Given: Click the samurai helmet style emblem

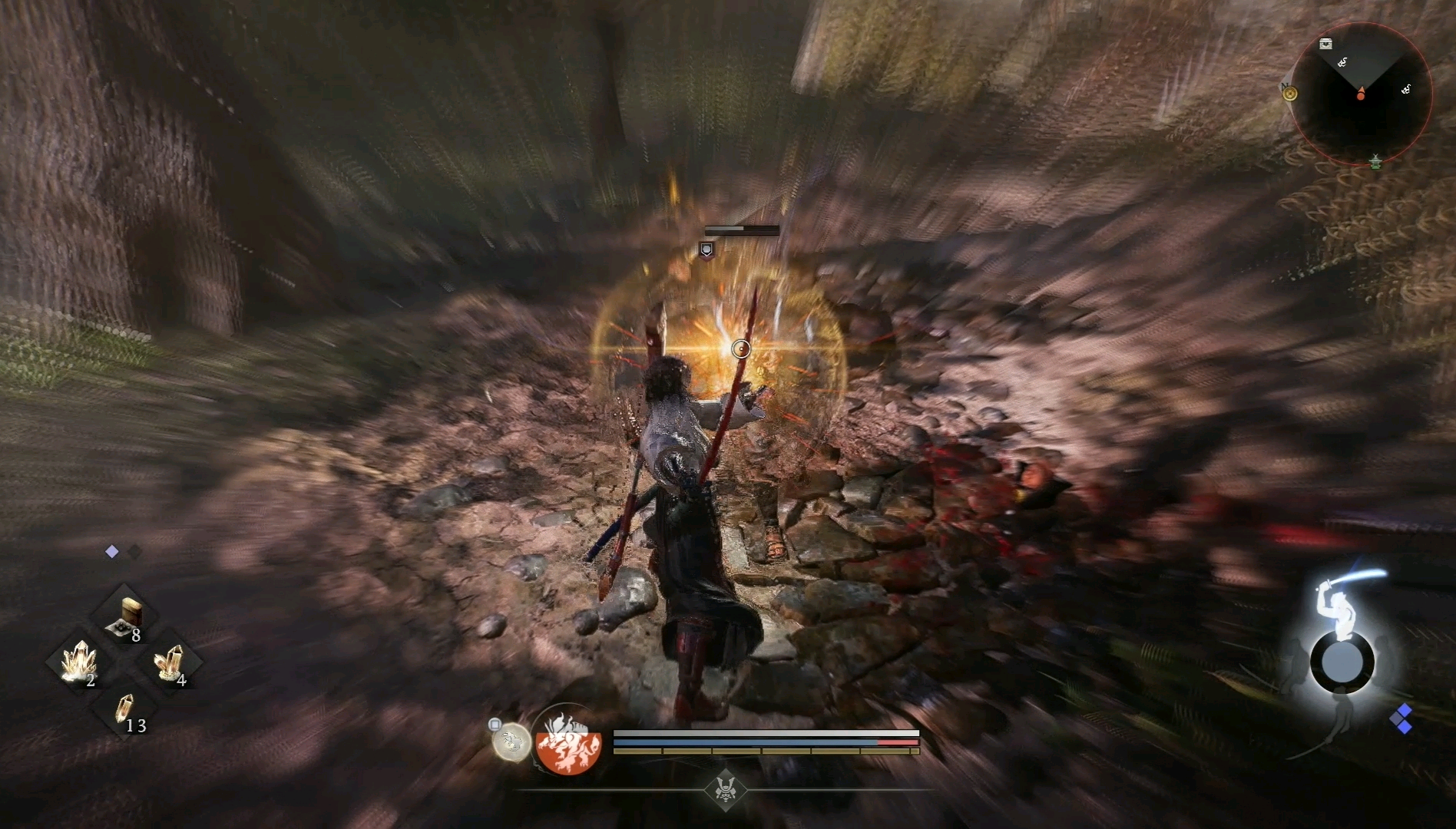Looking at the screenshot, I should pos(726,788).
